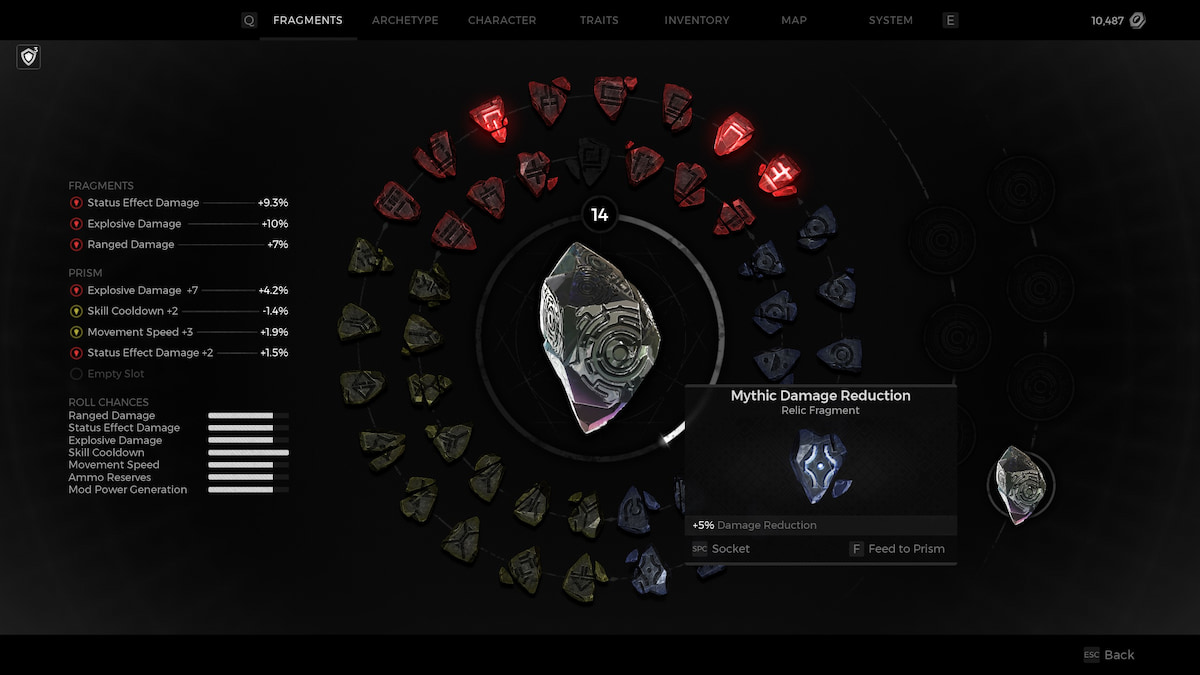Select the Empty Slot prism entry
This screenshot has width=1200, height=675.
(x=115, y=374)
